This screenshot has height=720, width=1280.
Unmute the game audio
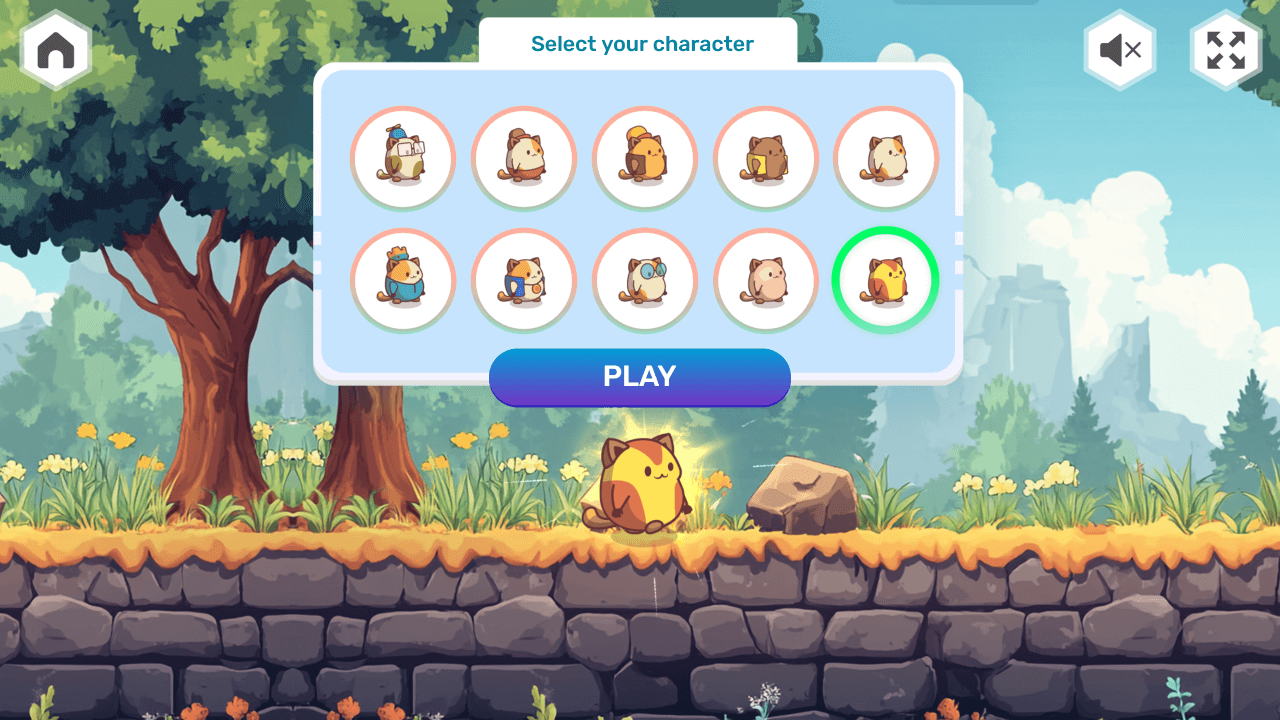1119,50
